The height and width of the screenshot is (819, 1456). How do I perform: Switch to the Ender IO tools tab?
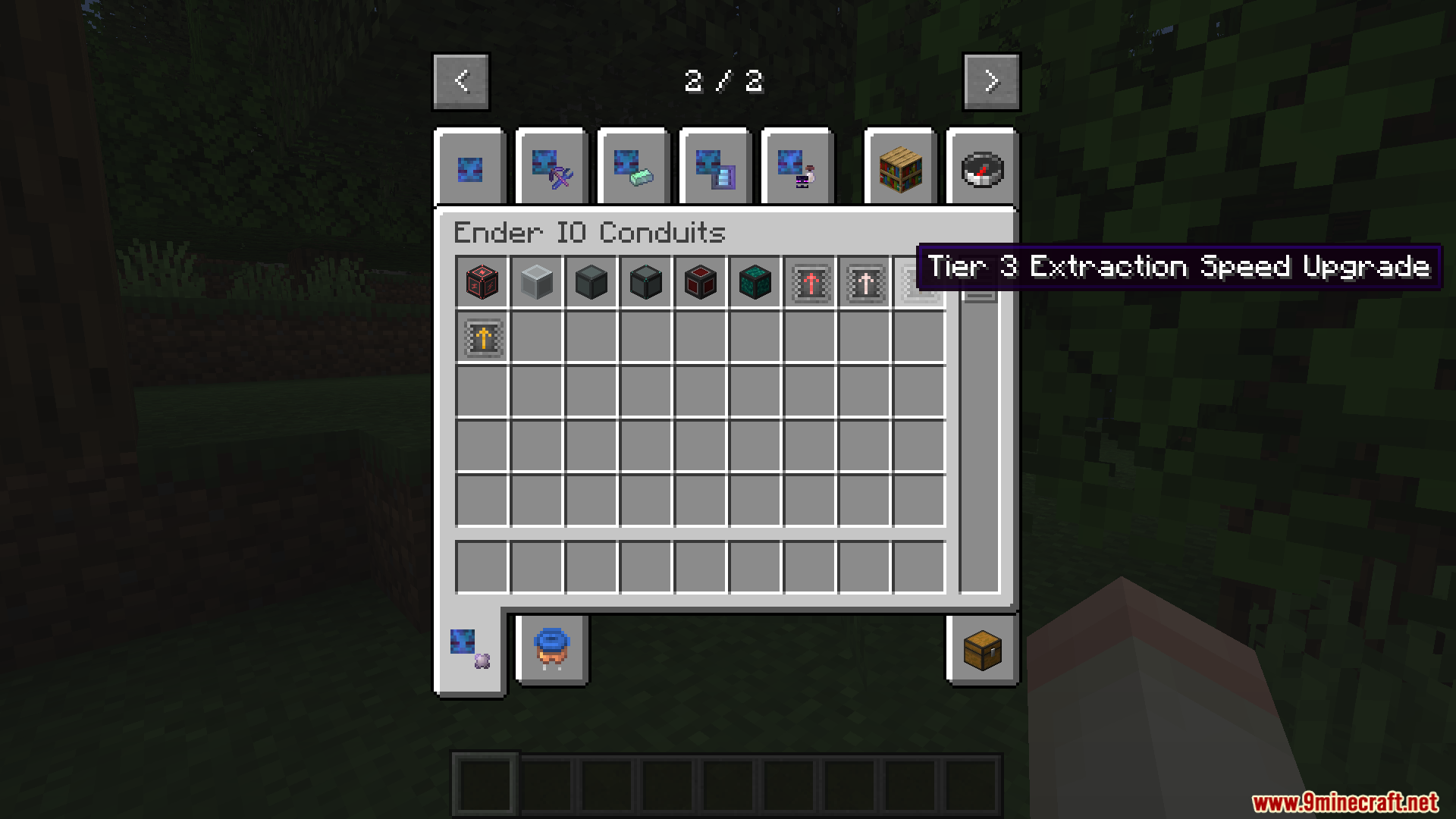551,168
